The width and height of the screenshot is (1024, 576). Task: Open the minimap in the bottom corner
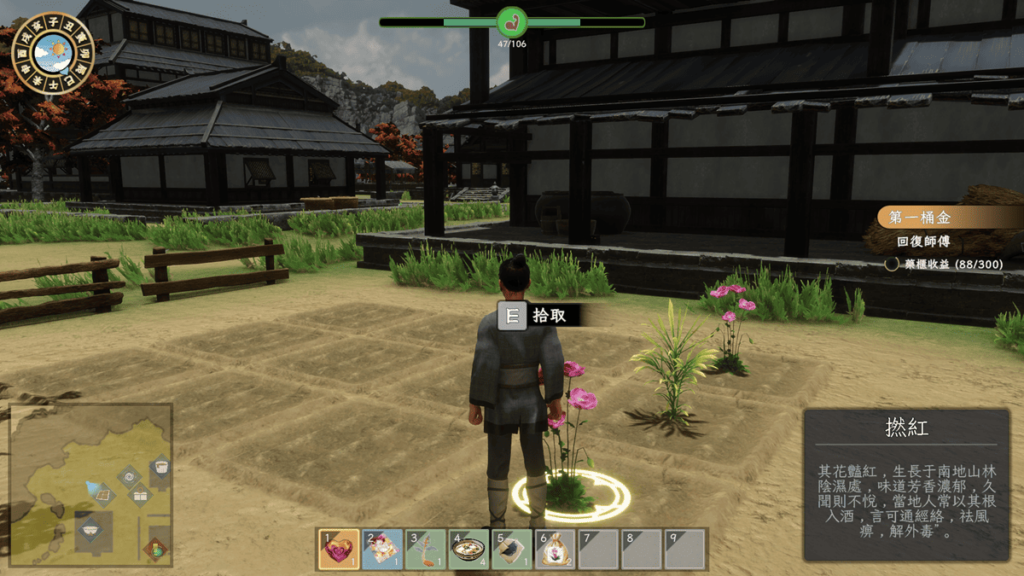pos(90,484)
